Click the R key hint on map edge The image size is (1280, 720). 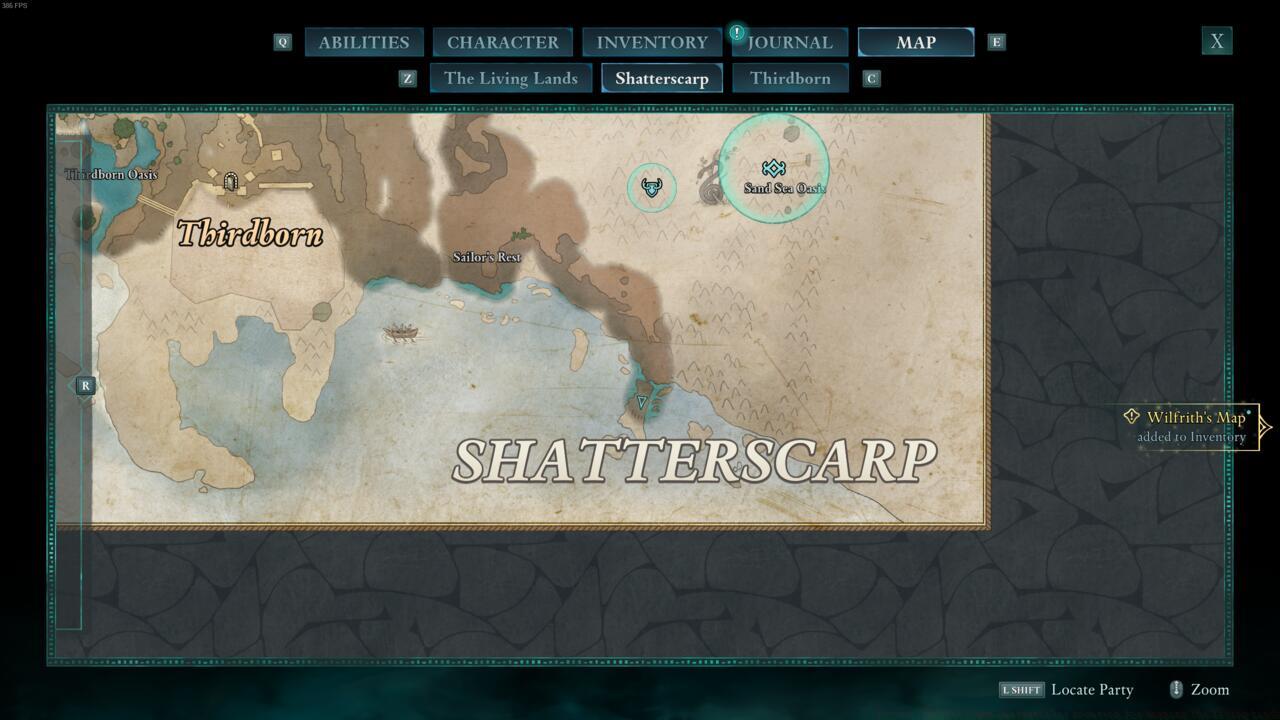pyautogui.click(x=85, y=384)
